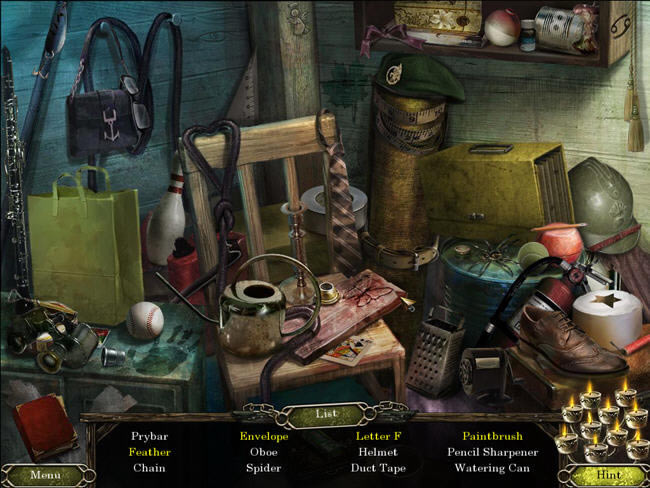This screenshot has height=488, width=650.
Task: Click Chain in the object list
Action: pos(149,467)
